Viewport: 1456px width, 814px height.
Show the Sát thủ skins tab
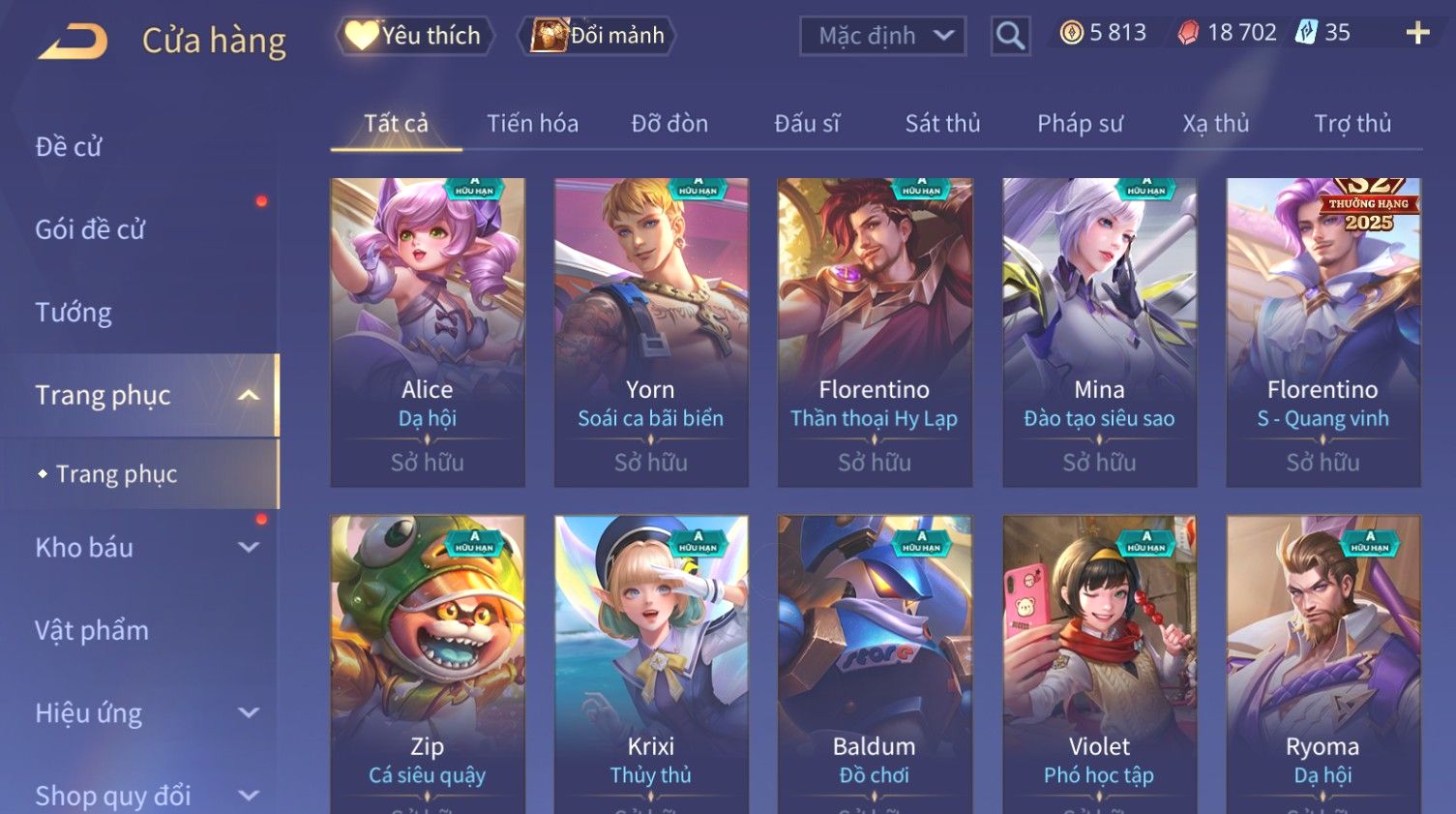coord(942,124)
